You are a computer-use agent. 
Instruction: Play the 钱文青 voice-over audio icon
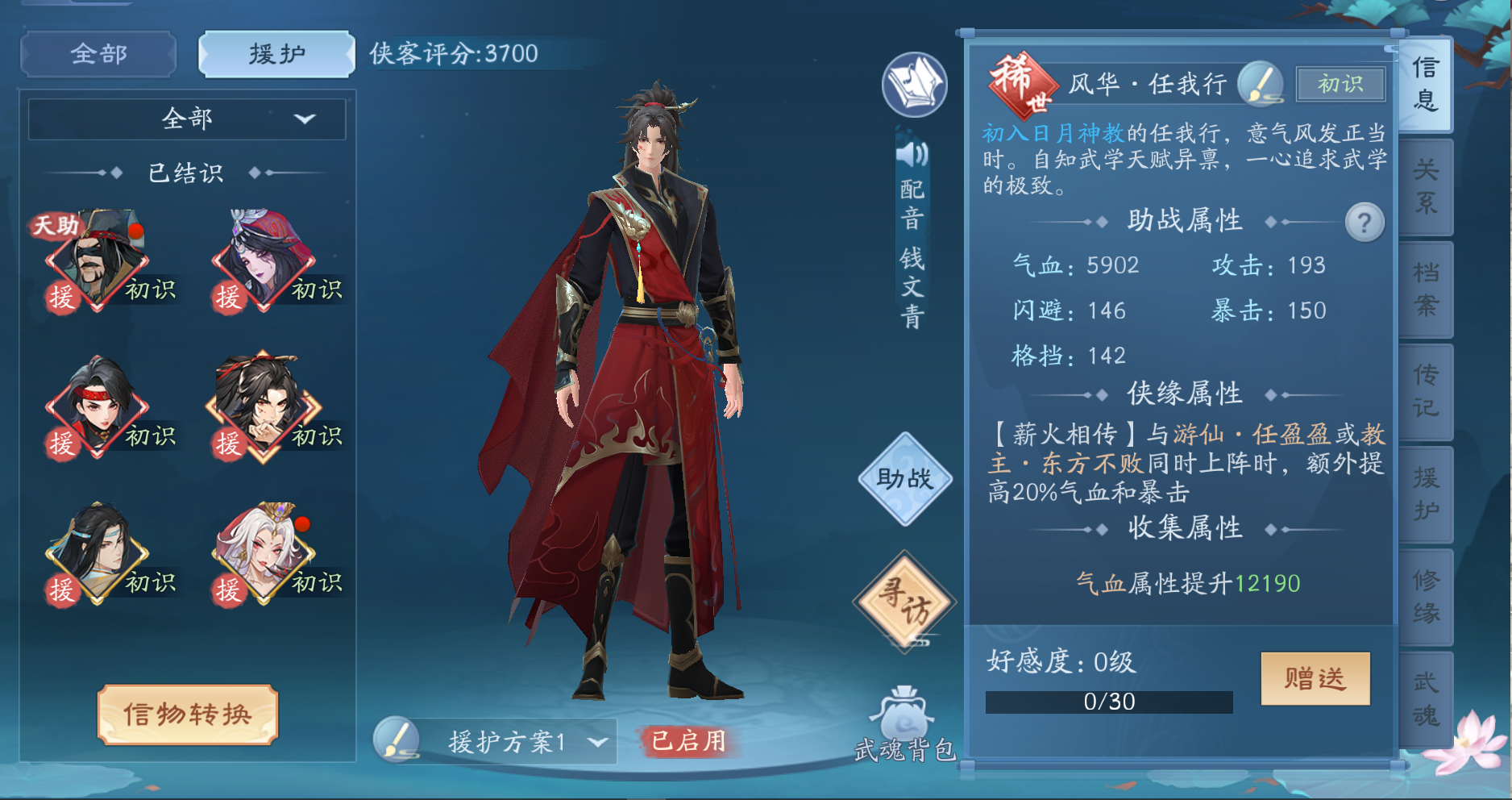click(912, 153)
